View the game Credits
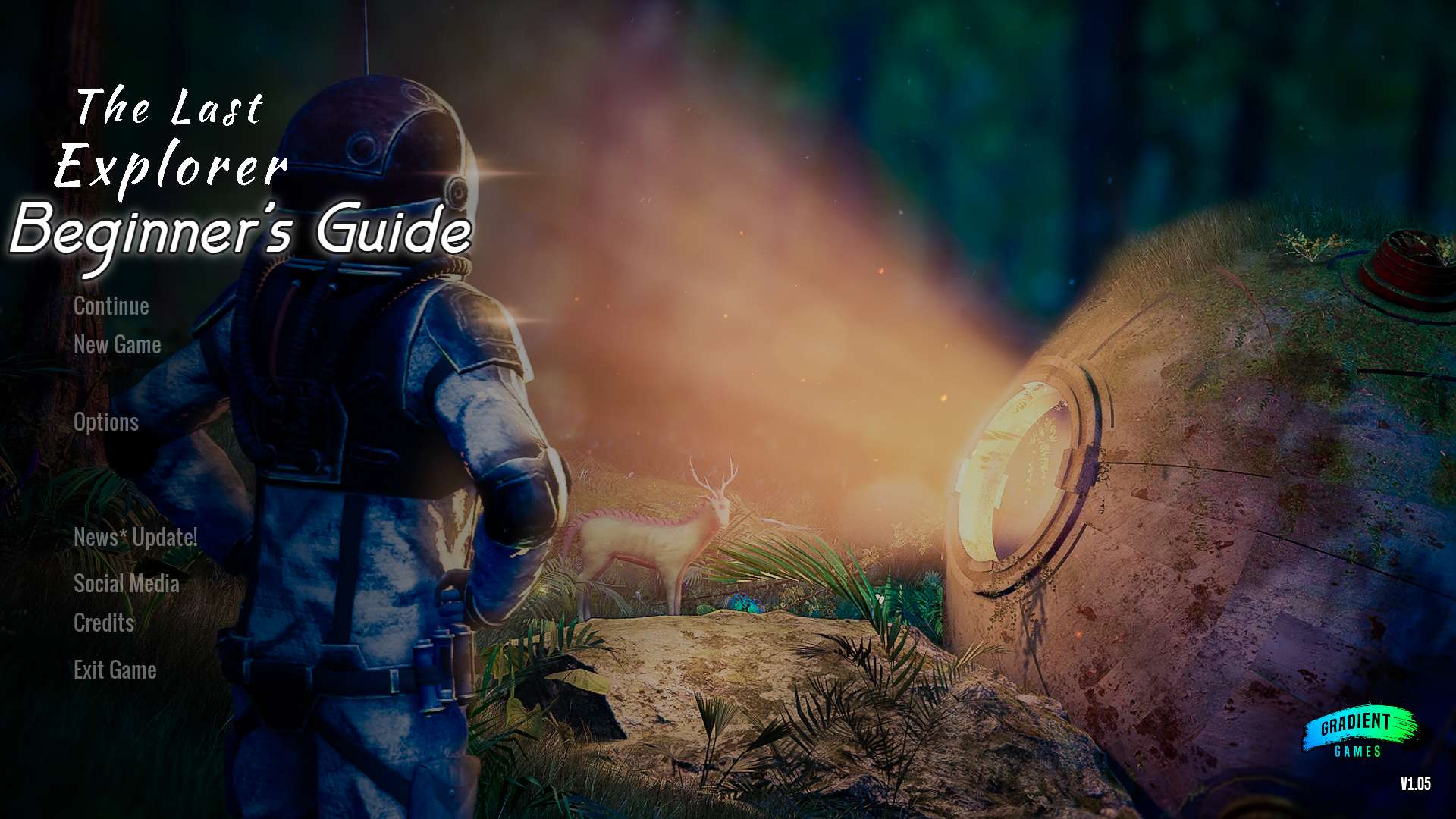 102,623
